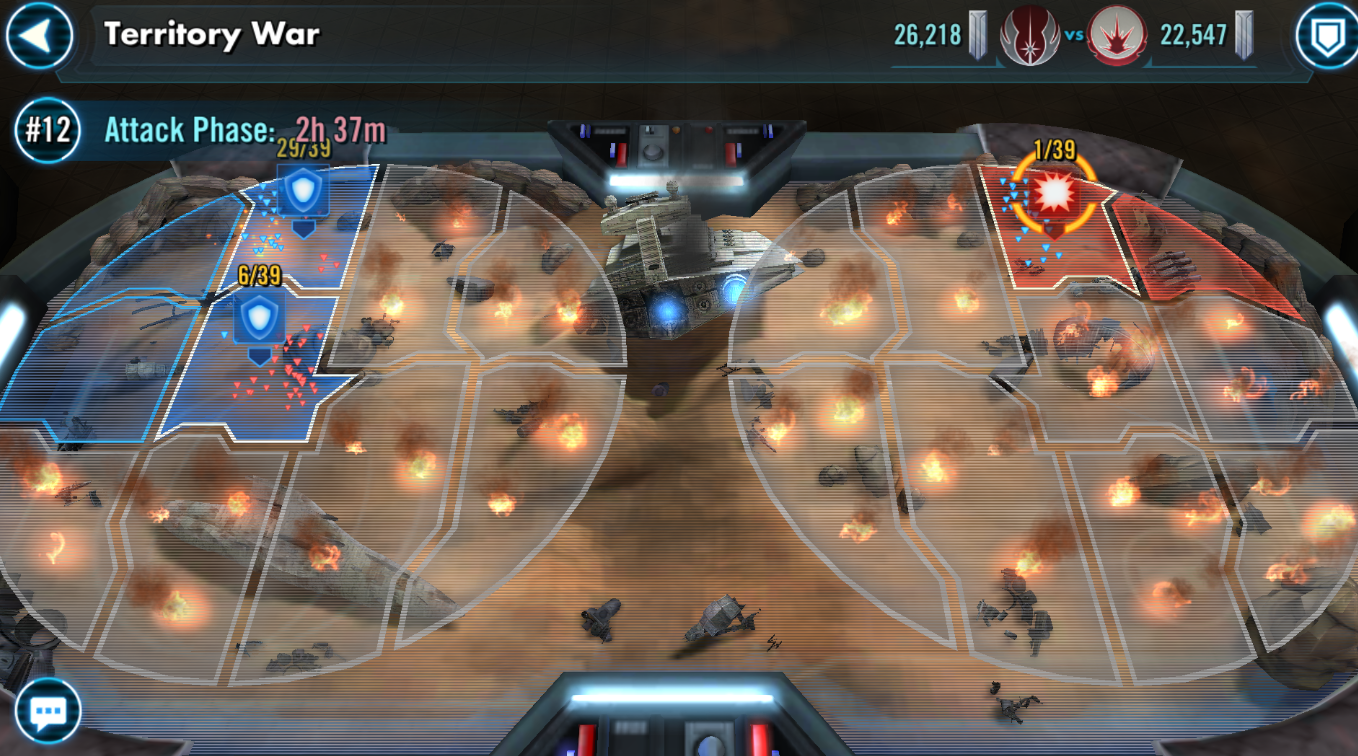
Task: Open the shield menu button
Action: click(x=1326, y=36)
